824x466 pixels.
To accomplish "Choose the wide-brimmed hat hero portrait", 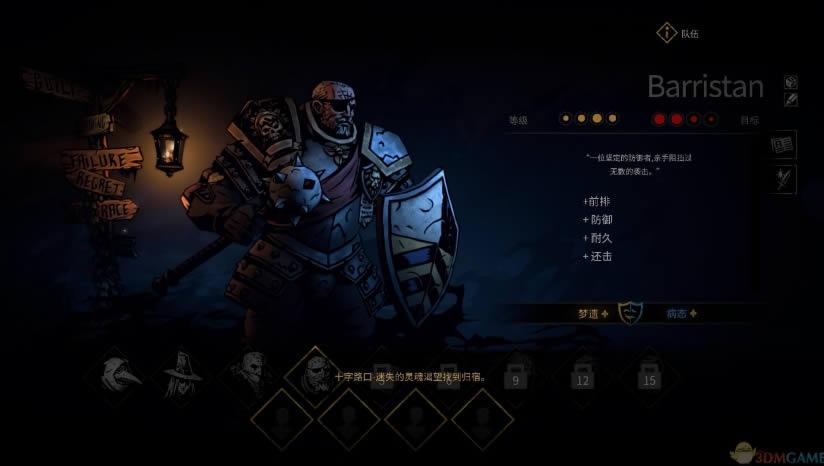I will (183, 374).
